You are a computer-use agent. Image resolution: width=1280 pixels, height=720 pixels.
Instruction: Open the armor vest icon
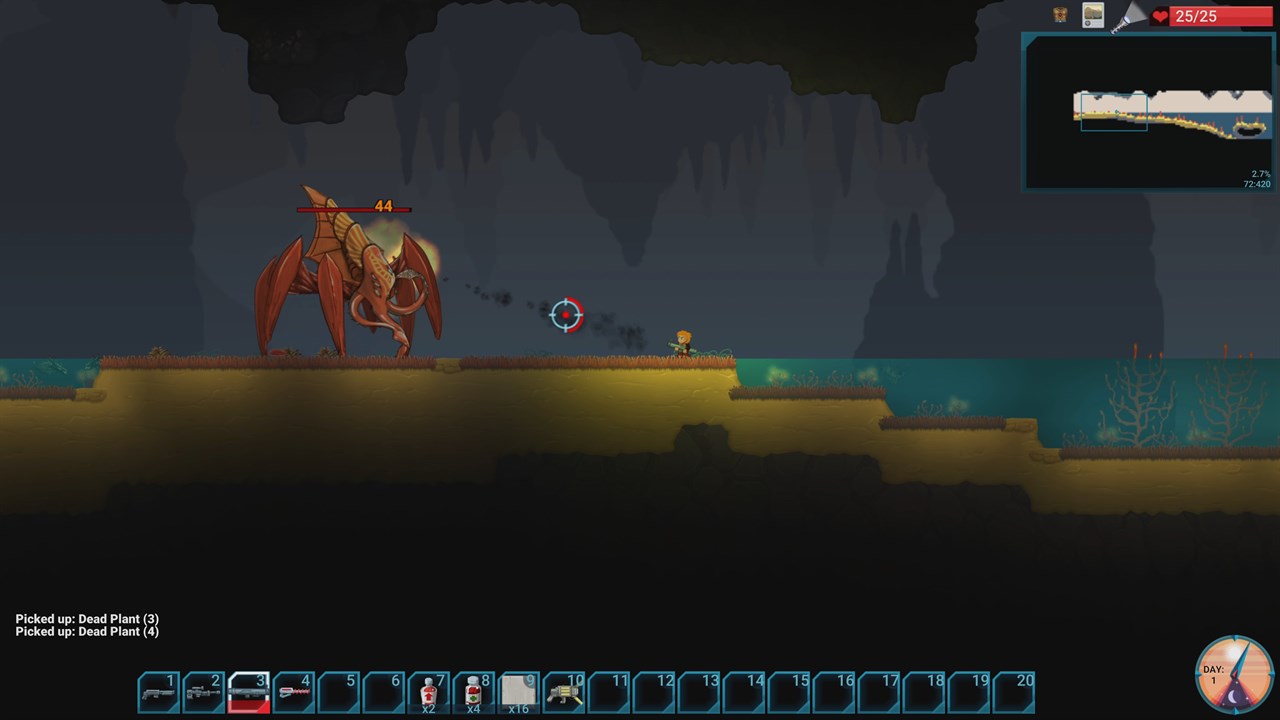pyautogui.click(x=1060, y=15)
